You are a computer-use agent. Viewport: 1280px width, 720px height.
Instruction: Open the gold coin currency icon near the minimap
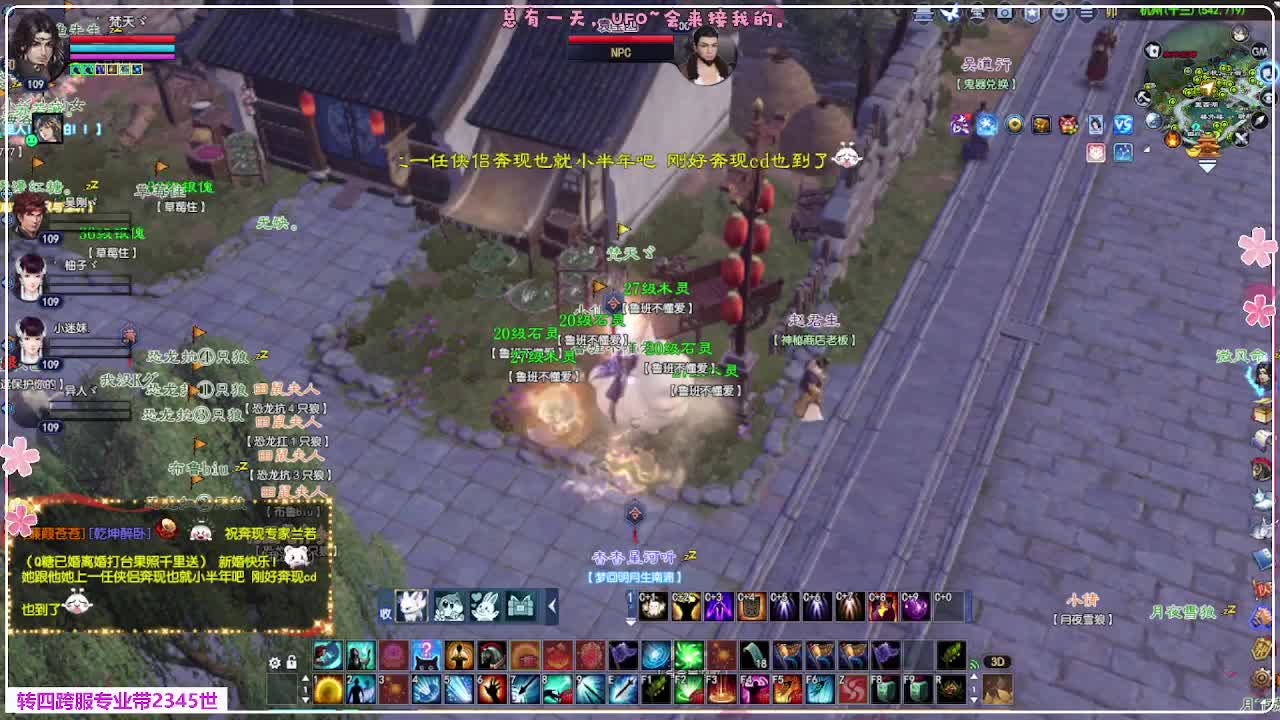tap(1015, 124)
